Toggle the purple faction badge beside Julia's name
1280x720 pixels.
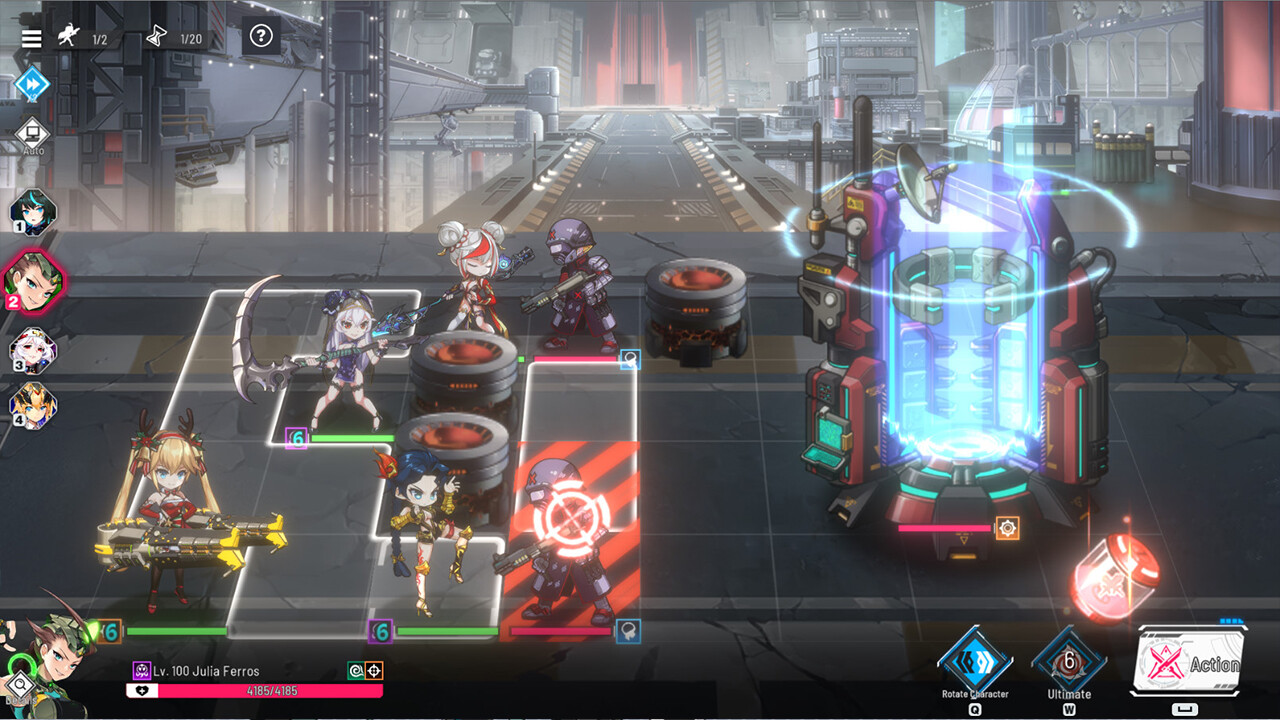click(x=141, y=669)
